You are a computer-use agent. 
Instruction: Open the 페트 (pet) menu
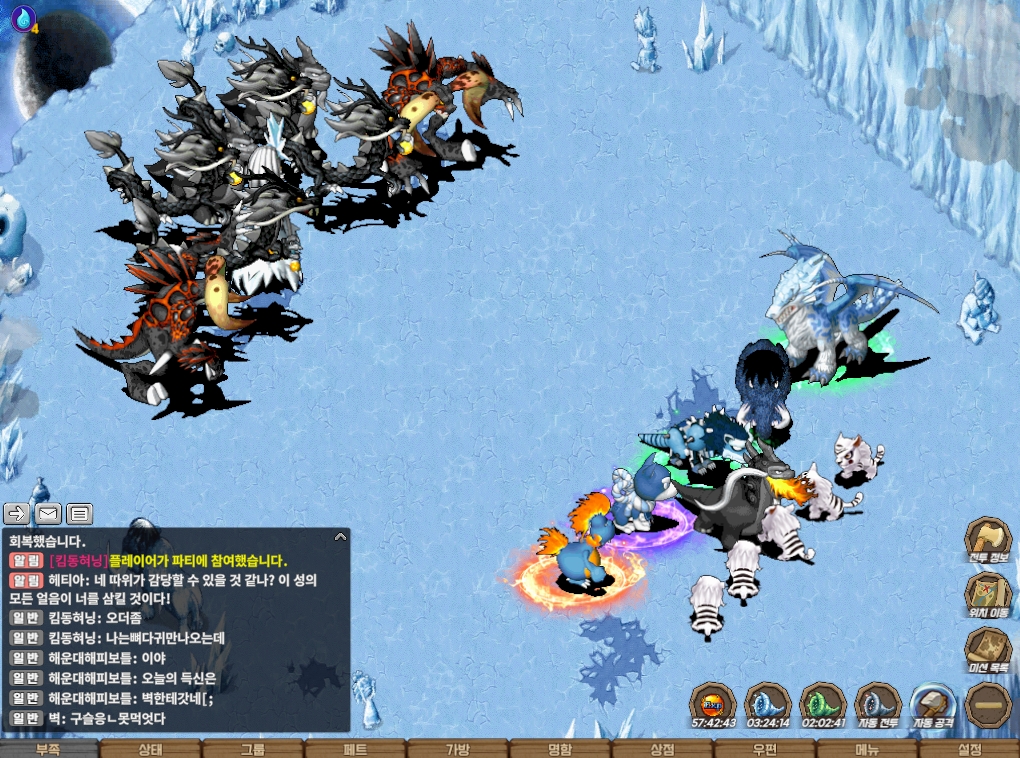[x=355, y=749]
